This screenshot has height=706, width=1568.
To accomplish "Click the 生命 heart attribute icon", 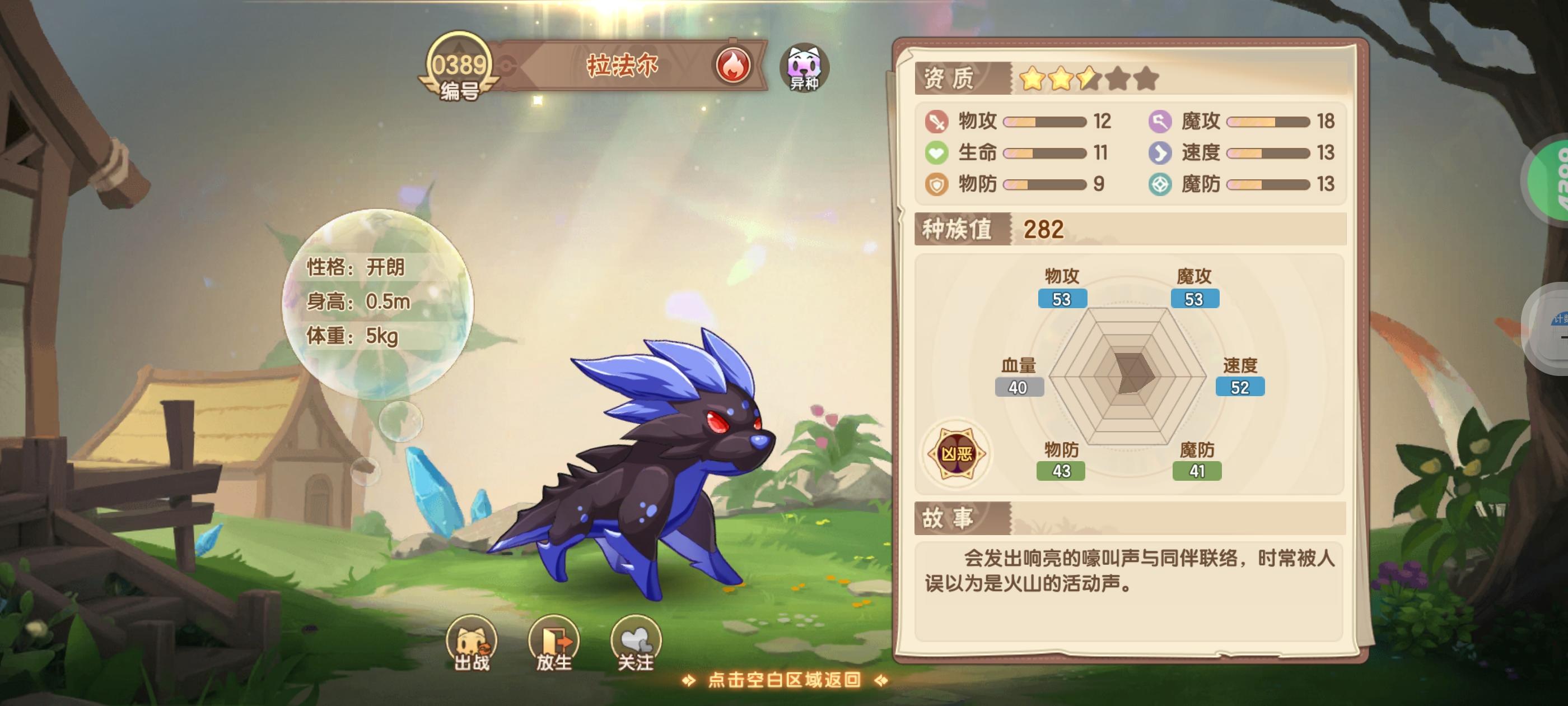I will coord(937,153).
